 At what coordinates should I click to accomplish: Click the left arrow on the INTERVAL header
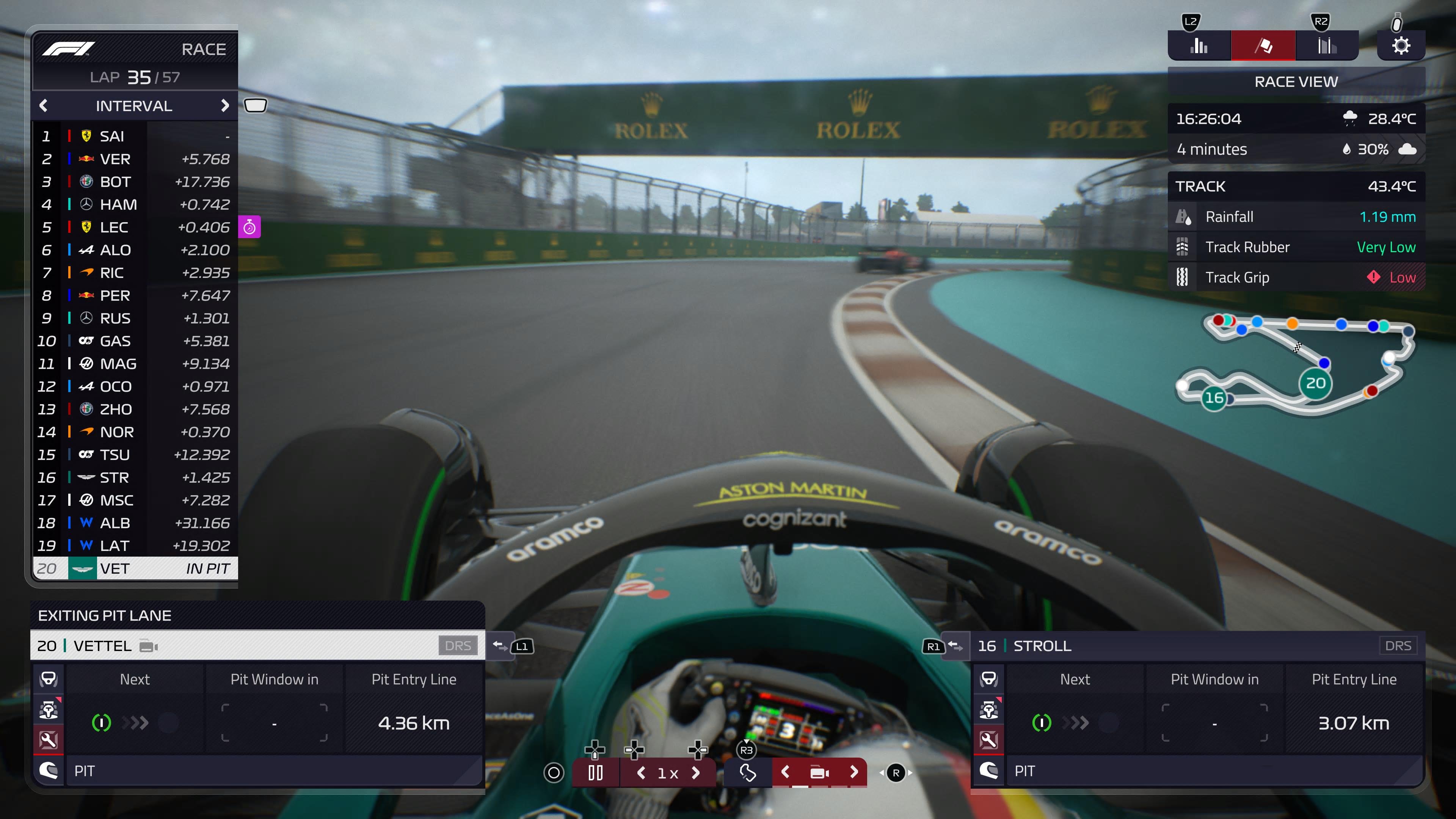click(x=44, y=106)
